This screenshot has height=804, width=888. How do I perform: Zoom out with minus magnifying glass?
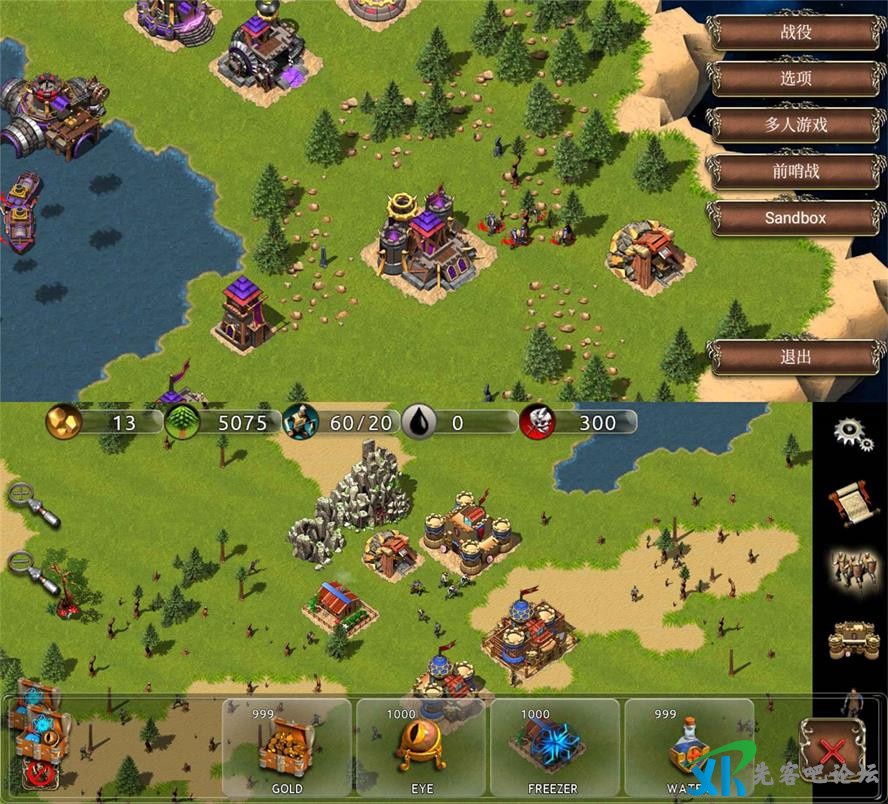click(28, 569)
